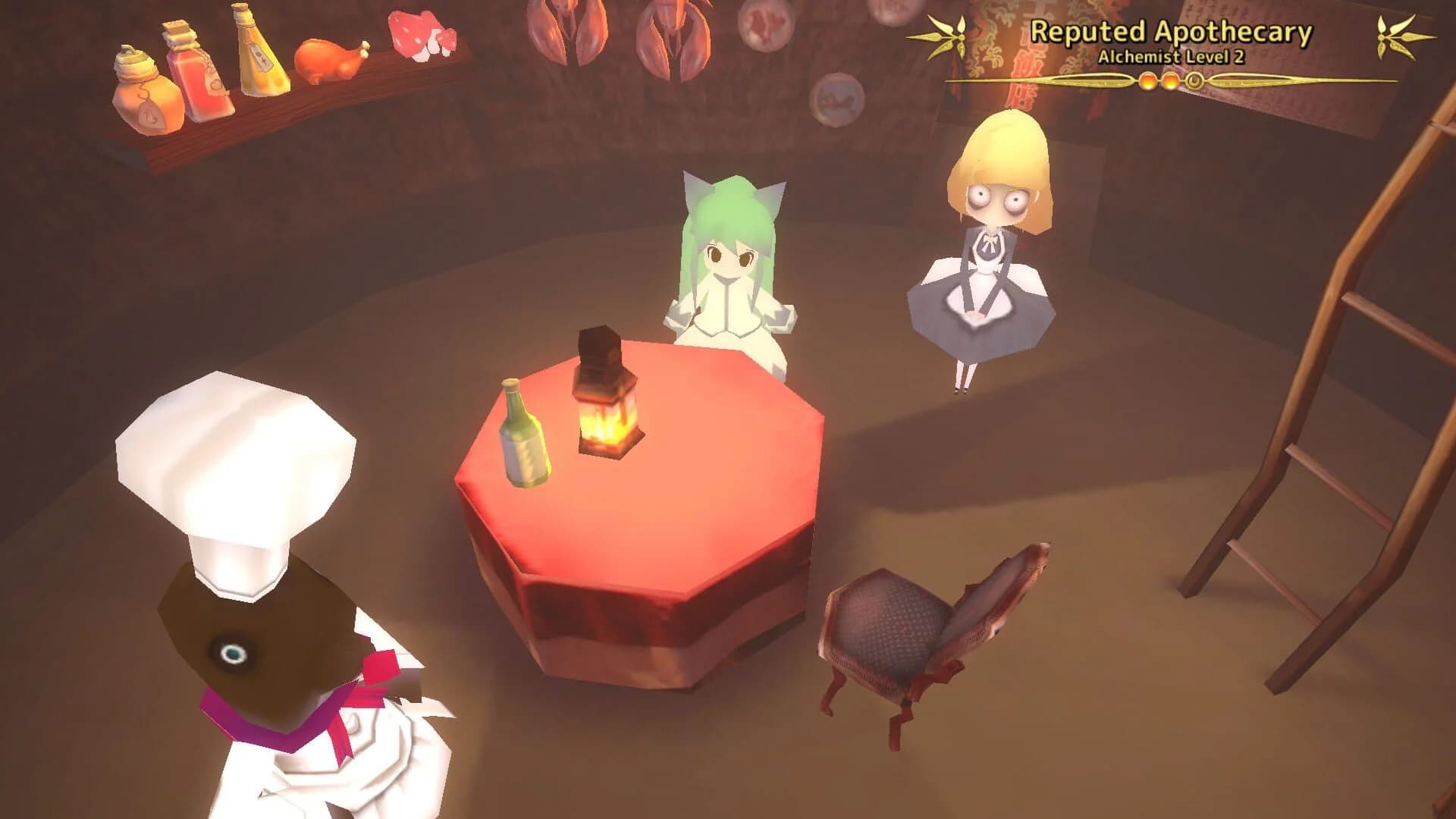This screenshot has height=819, width=1456.
Task: Toggle the first orange progress orb
Action: [1148, 82]
